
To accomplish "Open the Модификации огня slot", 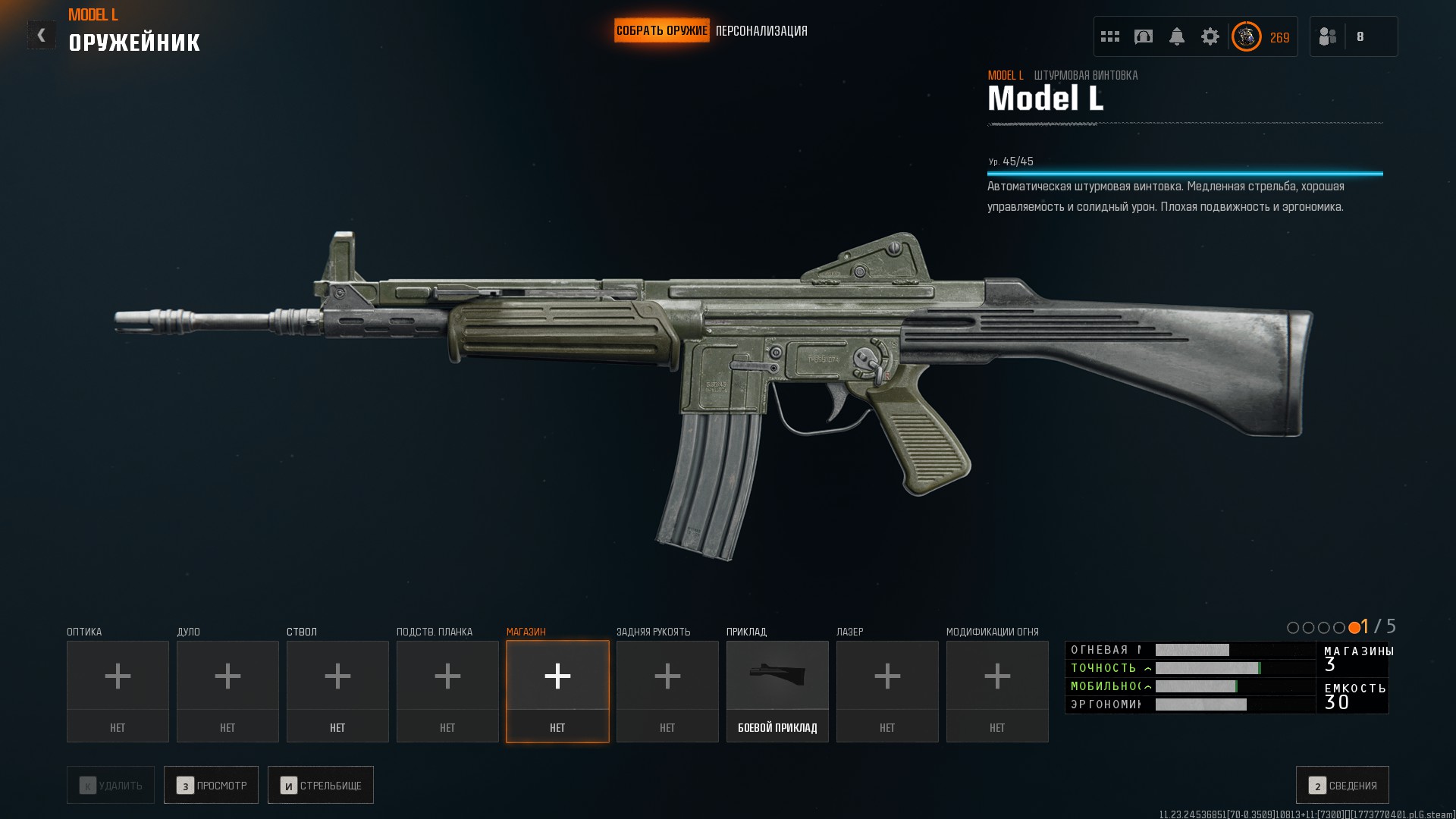I will pos(997,691).
